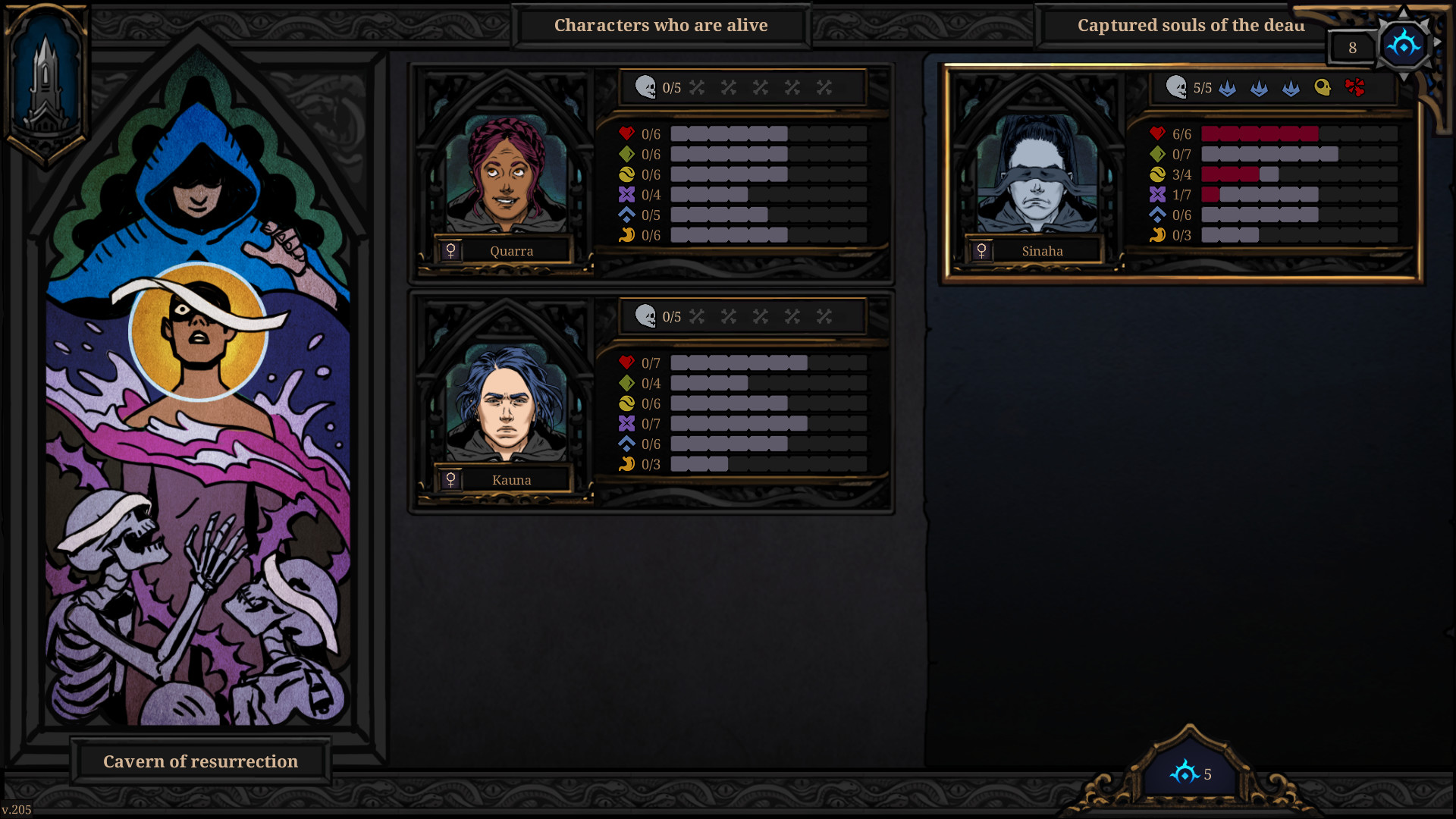The image size is (1456, 819).
Task: Toggle the female symbol next to Sinaha's name
Action: [982, 250]
